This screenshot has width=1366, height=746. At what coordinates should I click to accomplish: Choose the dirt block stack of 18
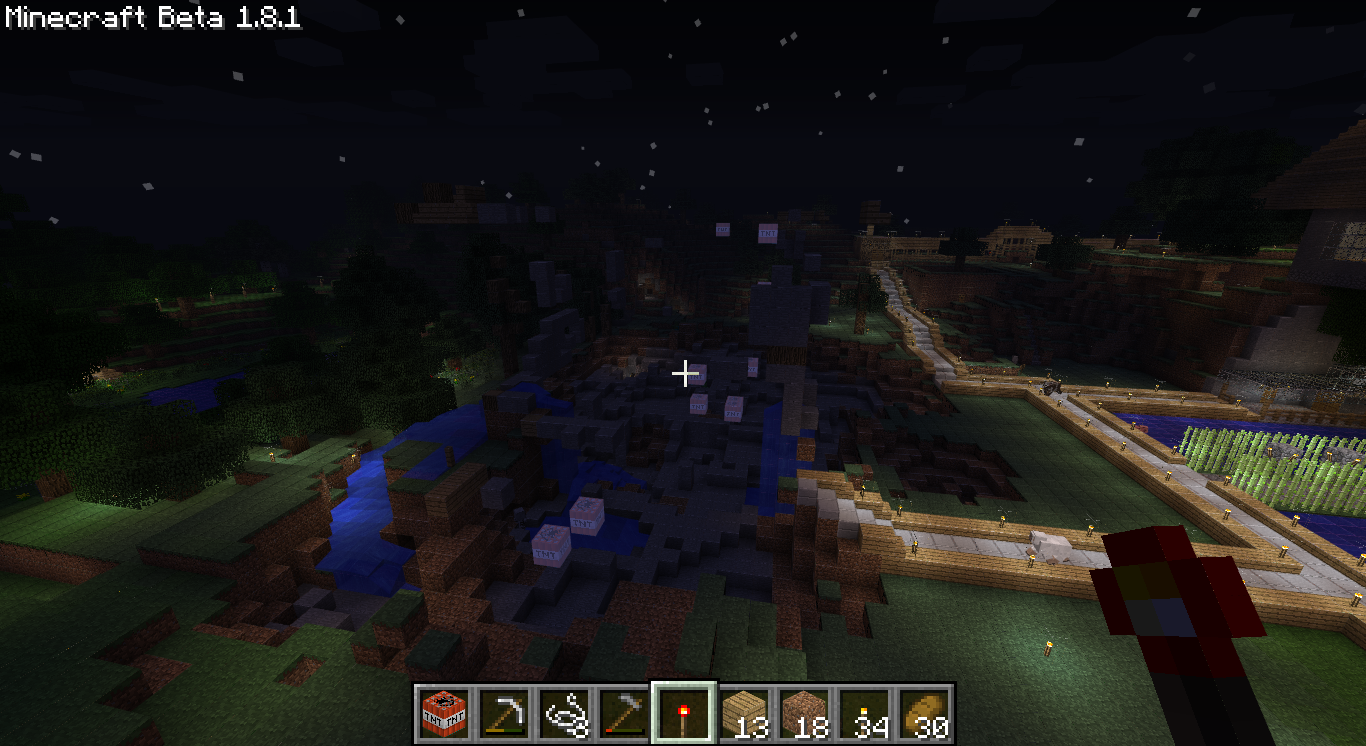[804, 713]
